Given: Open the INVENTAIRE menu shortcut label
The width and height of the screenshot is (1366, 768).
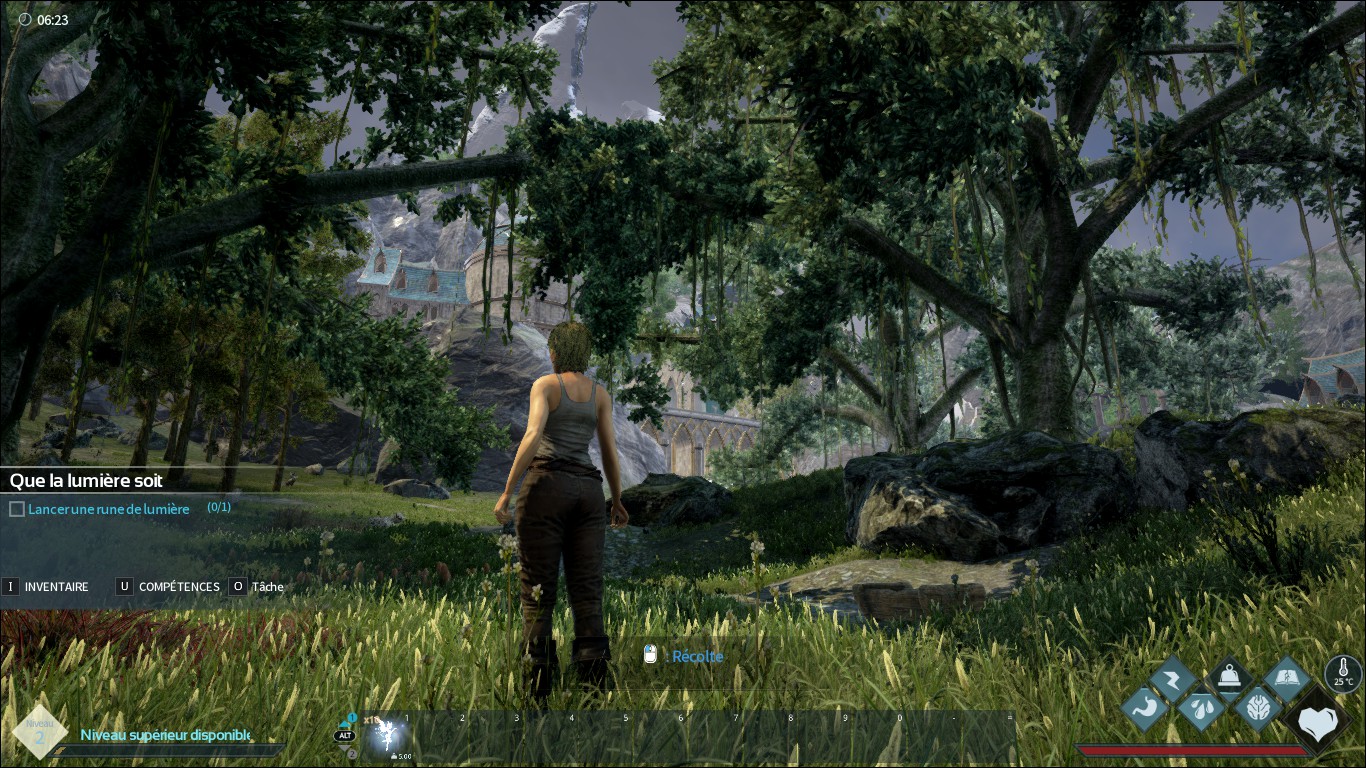Looking at the screenshot, I should coord(55,587).
